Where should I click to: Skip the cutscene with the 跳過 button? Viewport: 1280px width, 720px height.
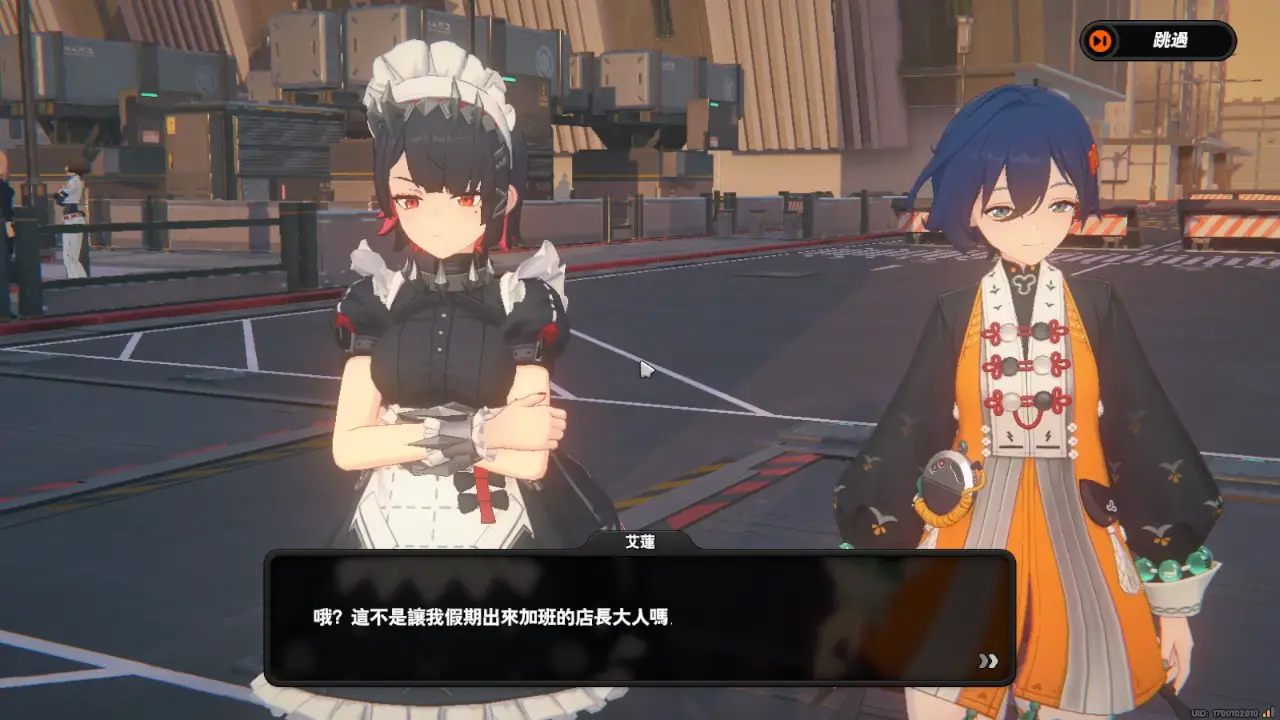[1158, 41]
